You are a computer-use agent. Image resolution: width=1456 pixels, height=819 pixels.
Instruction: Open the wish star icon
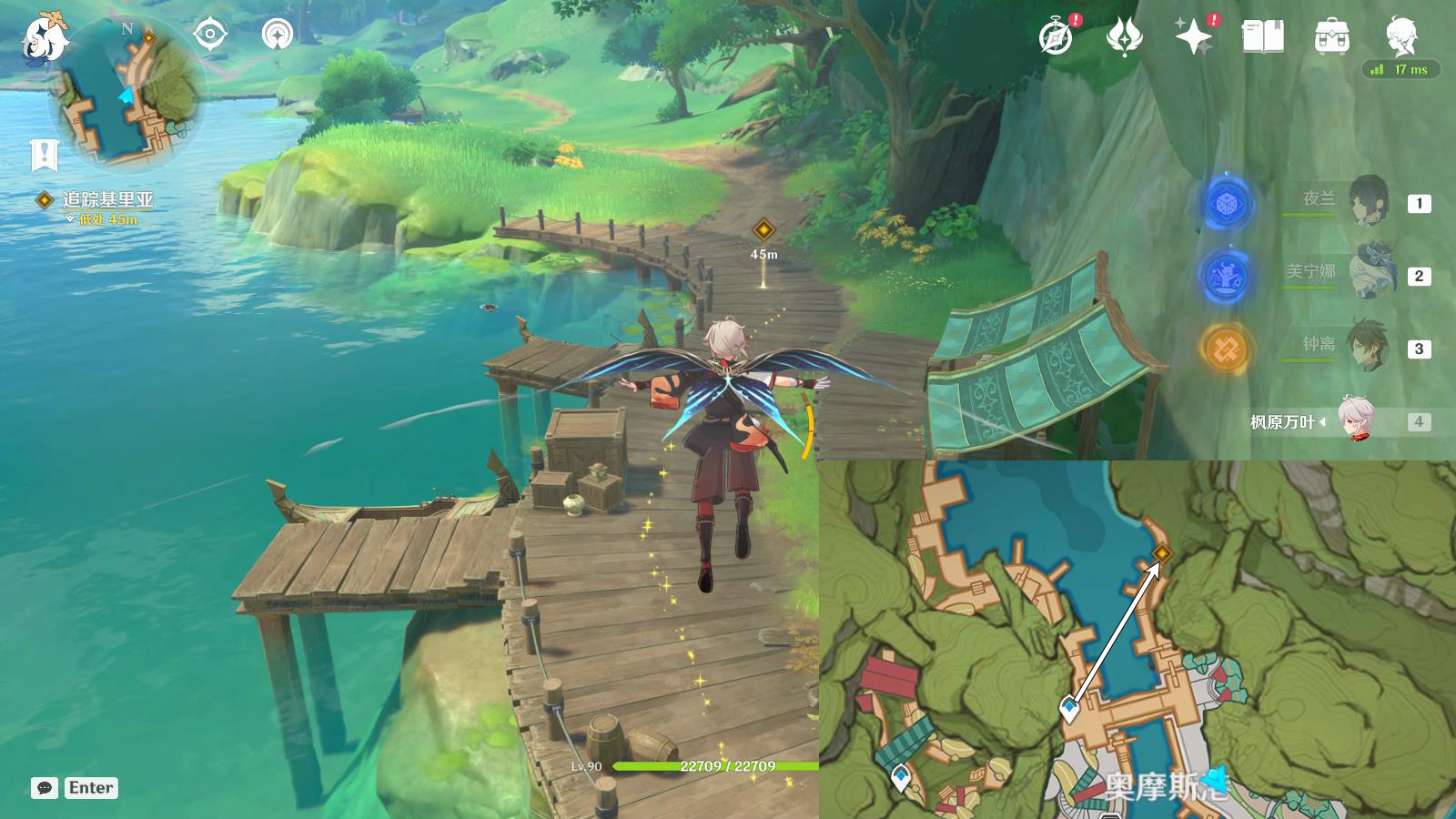[1193, 37]
